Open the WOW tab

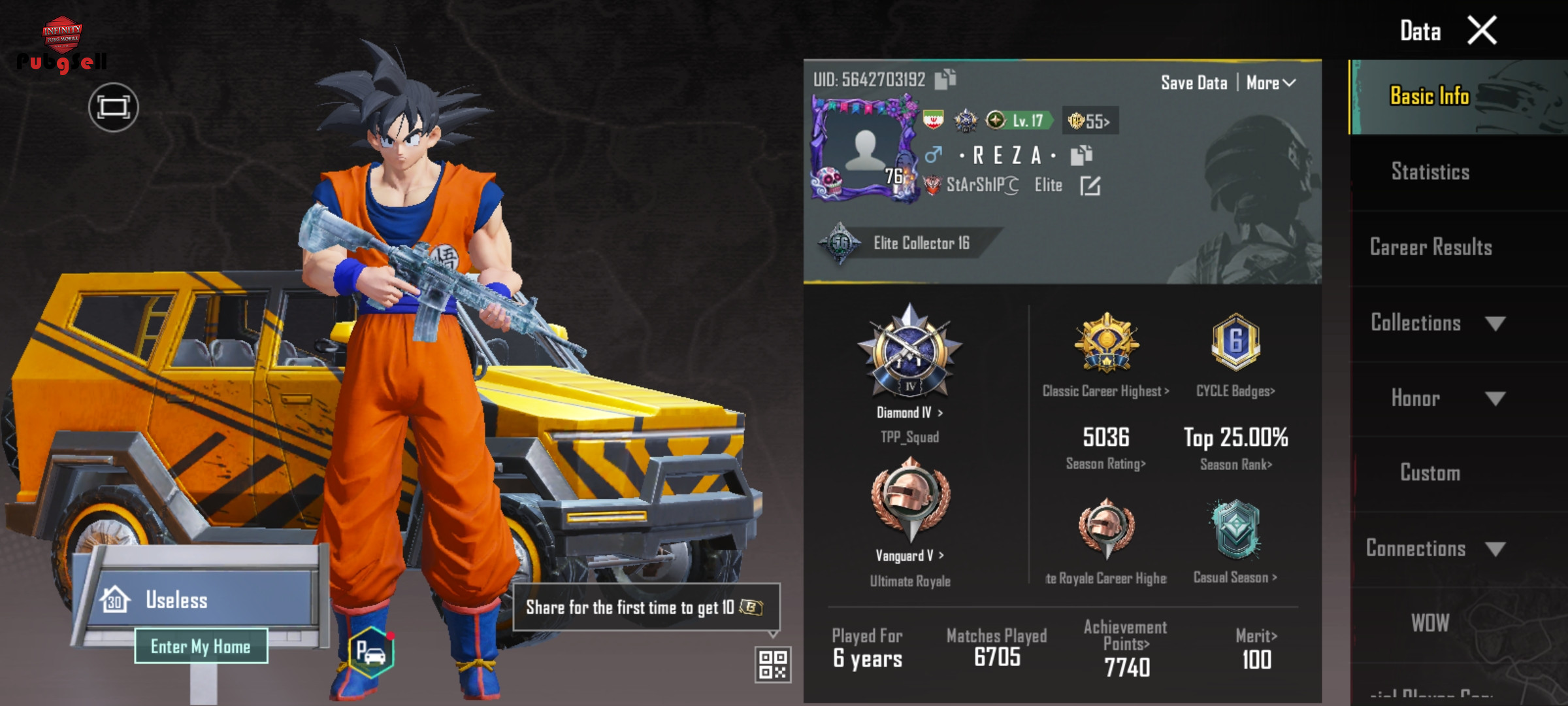[x=1430, y=623]
